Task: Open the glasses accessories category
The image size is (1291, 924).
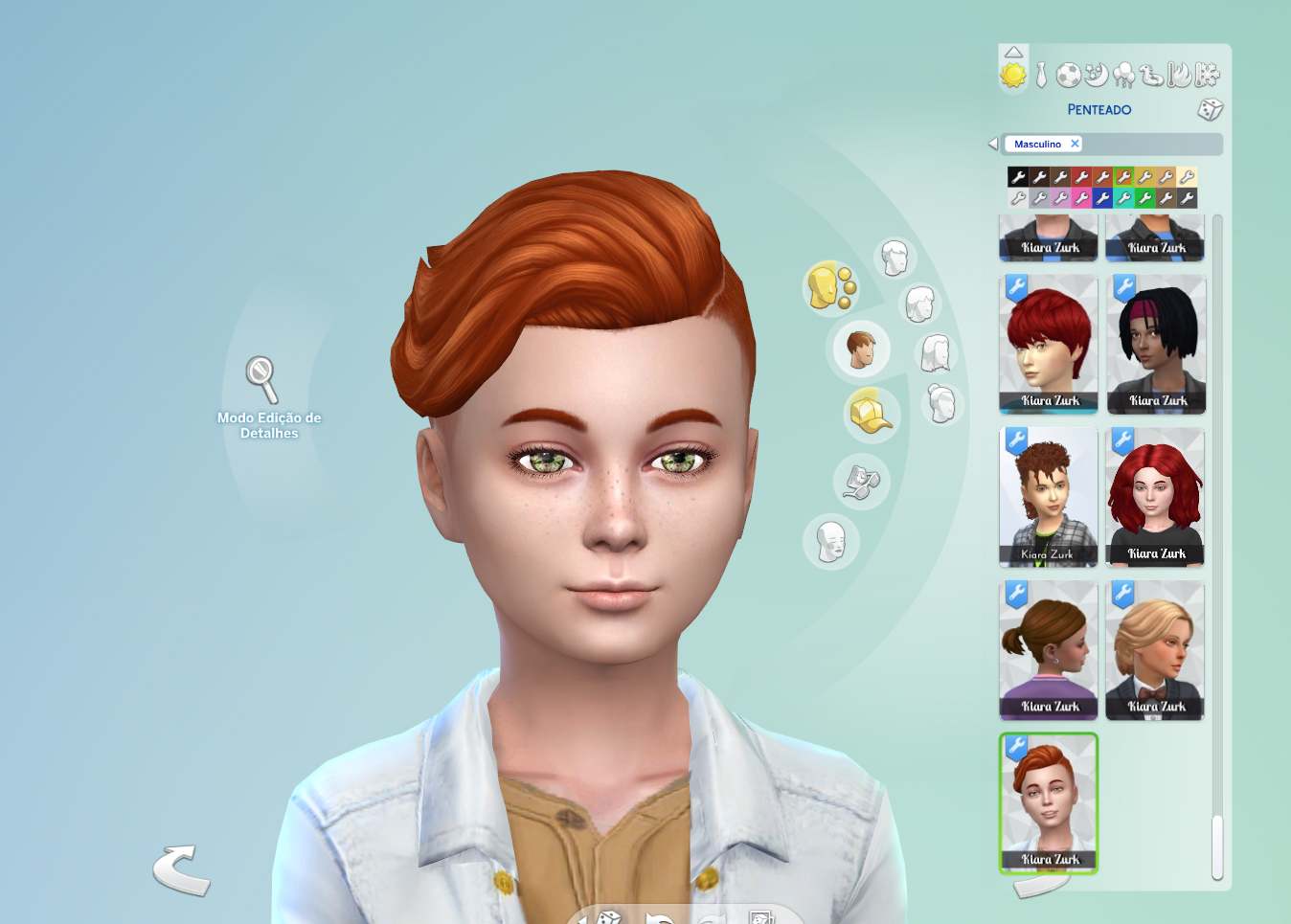Action: pyautogui.click(x=861, y=482)
